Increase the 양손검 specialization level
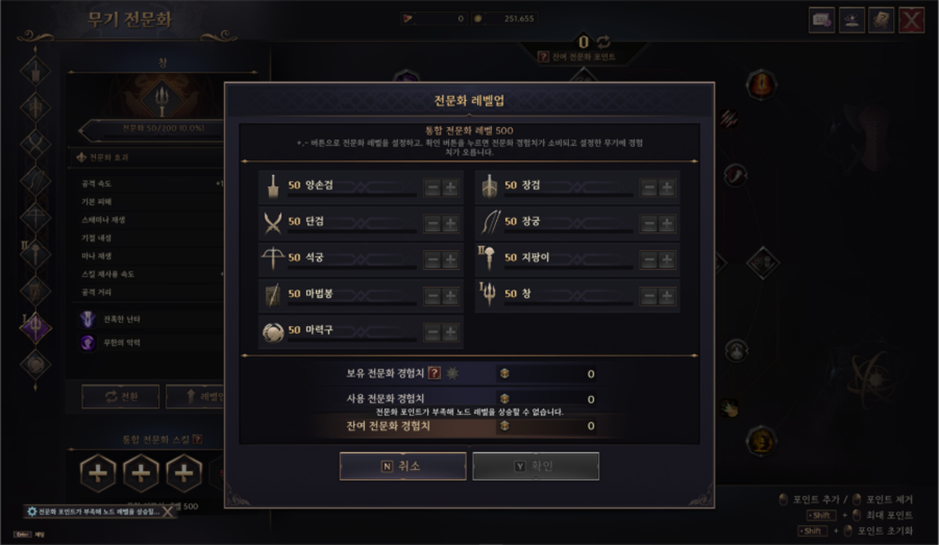The width and height of the screenshot is (939, 545). click(450, 187)
